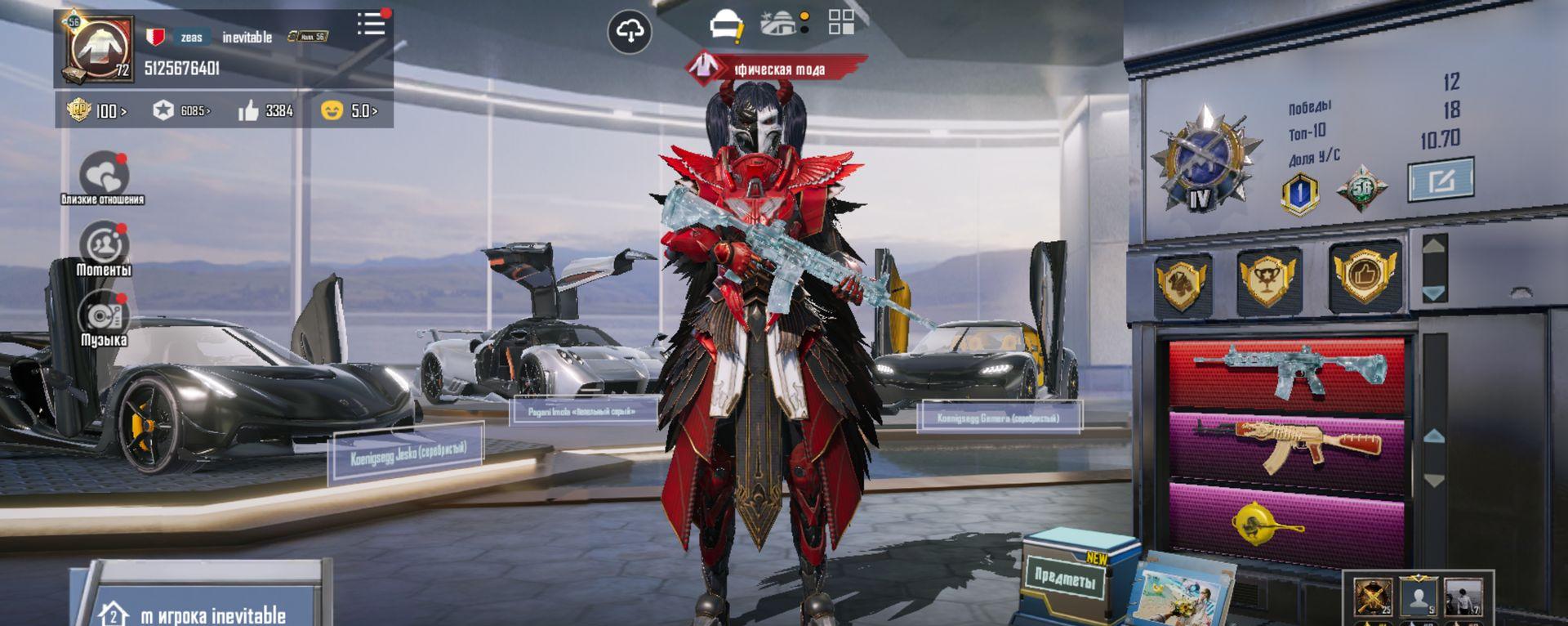Select the gold trophy medal

1267,279
